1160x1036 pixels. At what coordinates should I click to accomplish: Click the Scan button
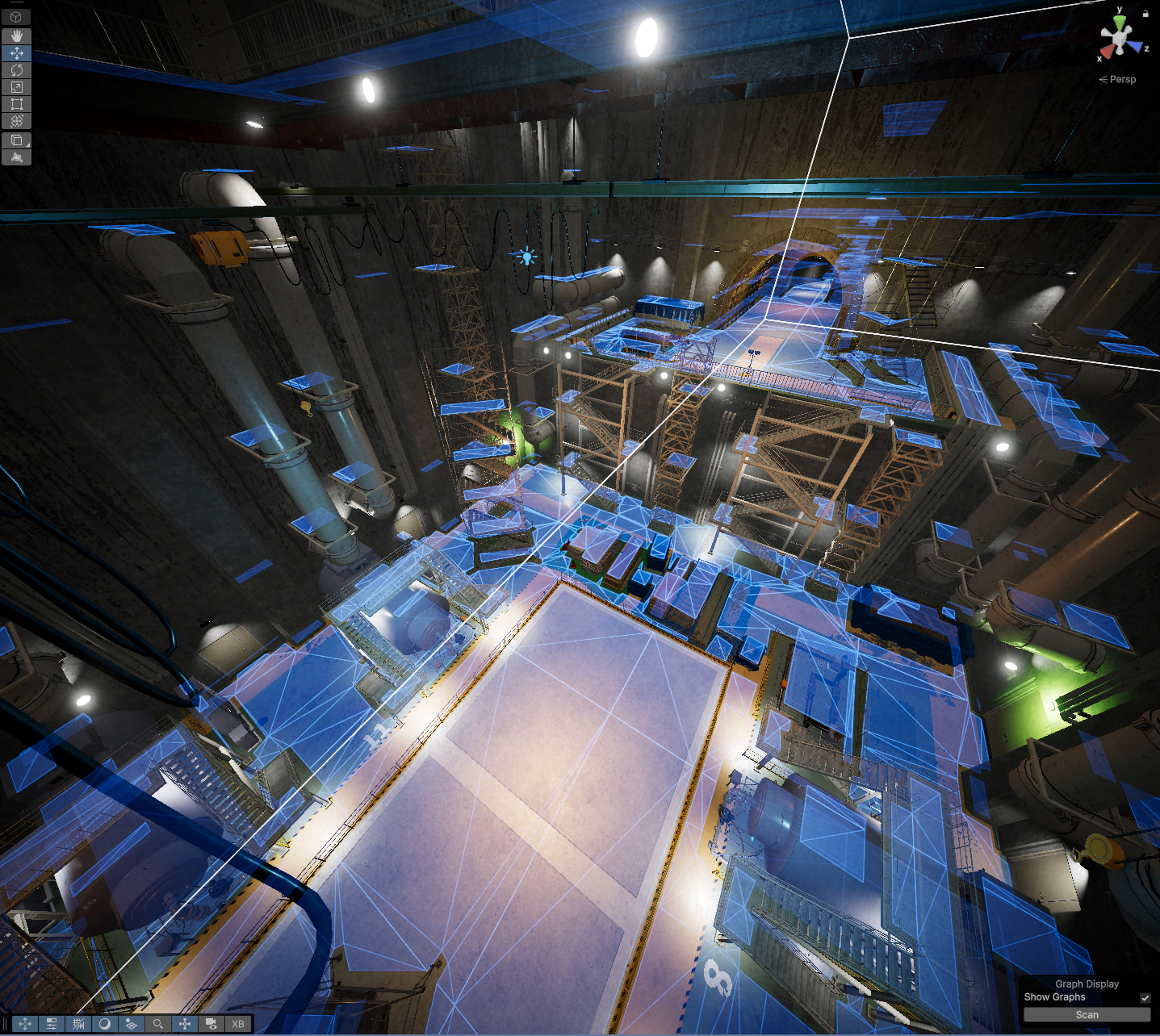tap(1087, 1015)
